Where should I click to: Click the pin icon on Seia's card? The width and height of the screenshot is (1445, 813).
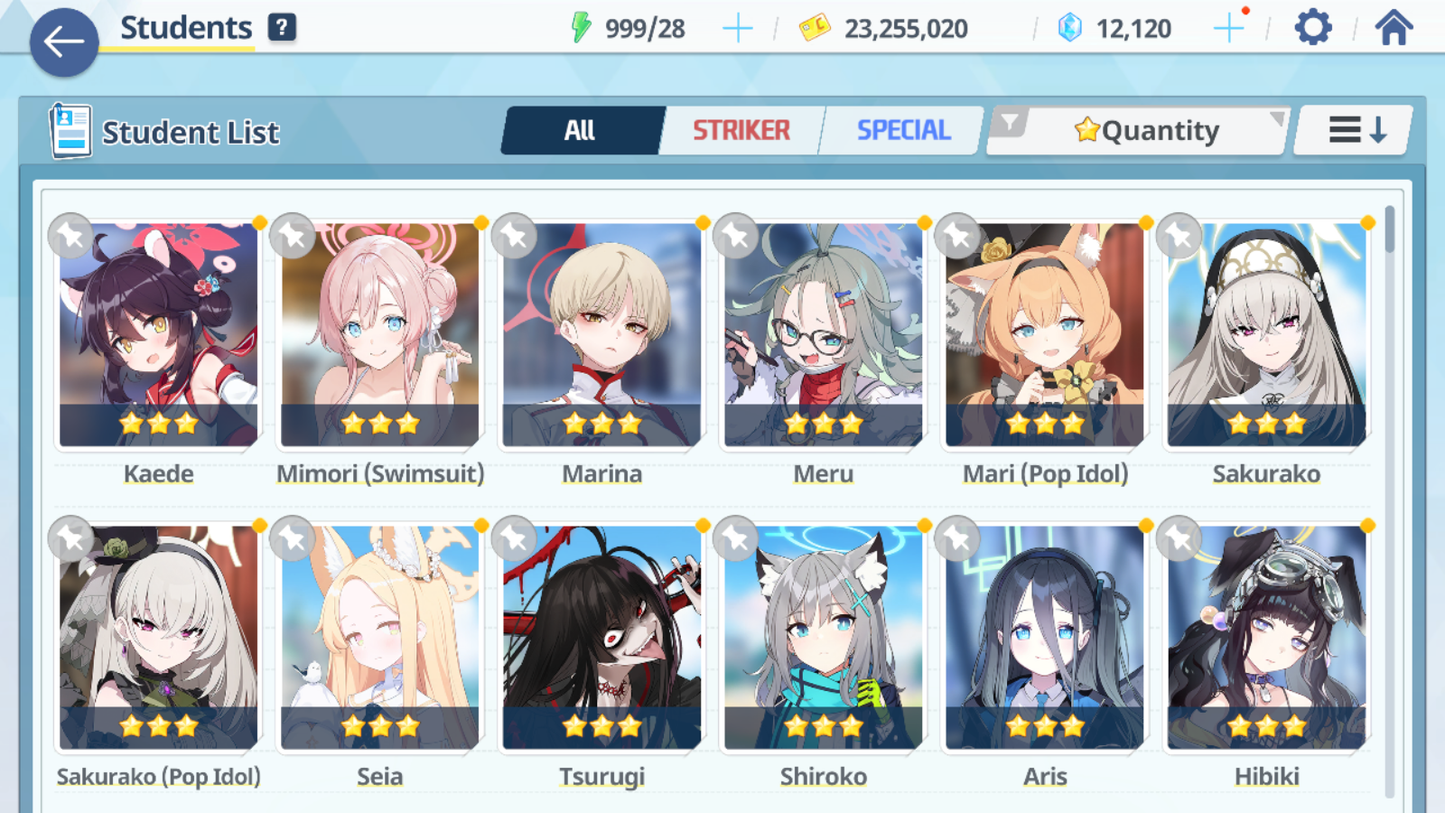[x=293, y=540]
